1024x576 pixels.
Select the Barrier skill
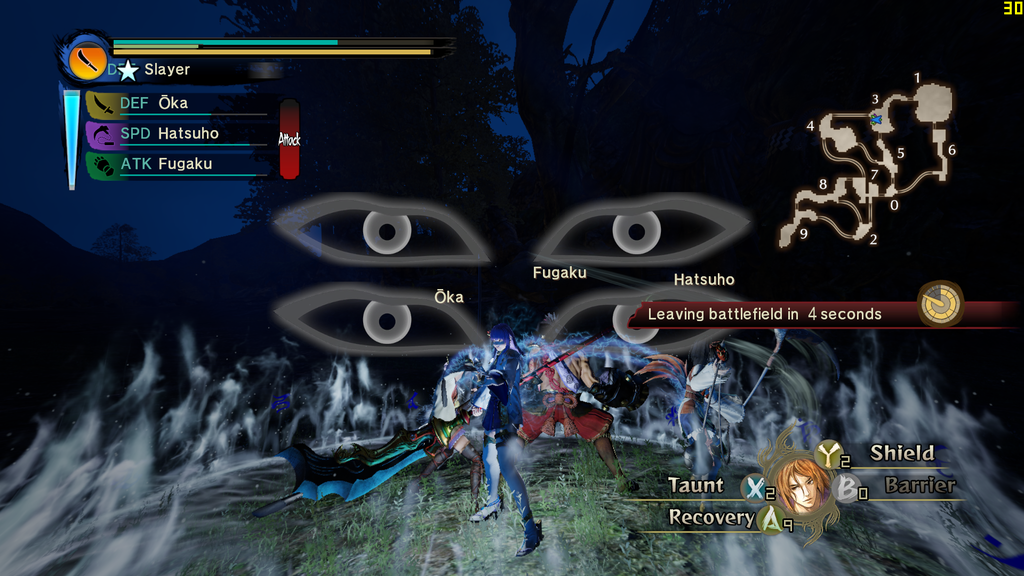click(x=918, y=486)
